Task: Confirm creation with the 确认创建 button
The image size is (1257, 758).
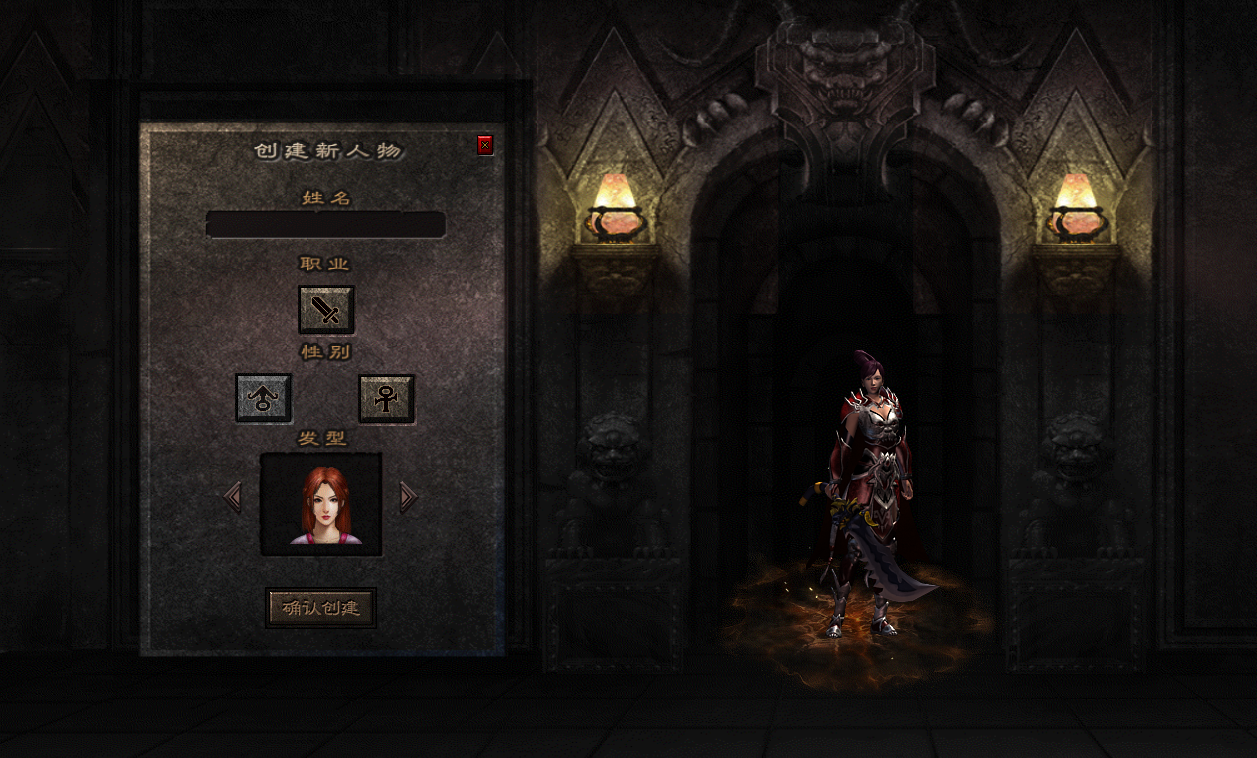Action: coord(321,607)
